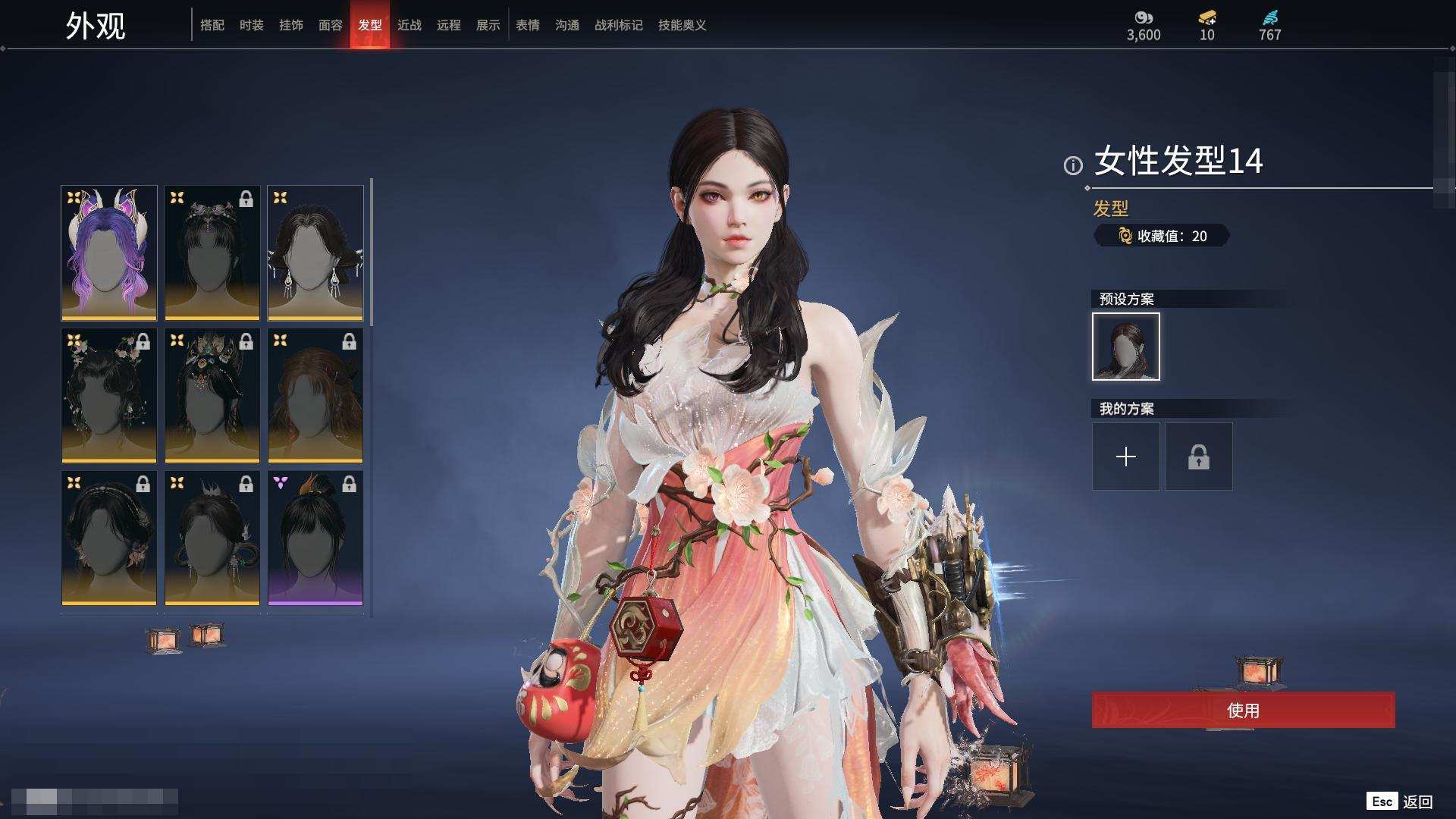Open the 时装 tab
This screenshot has height=819, width=1456.
pos(252,25)
